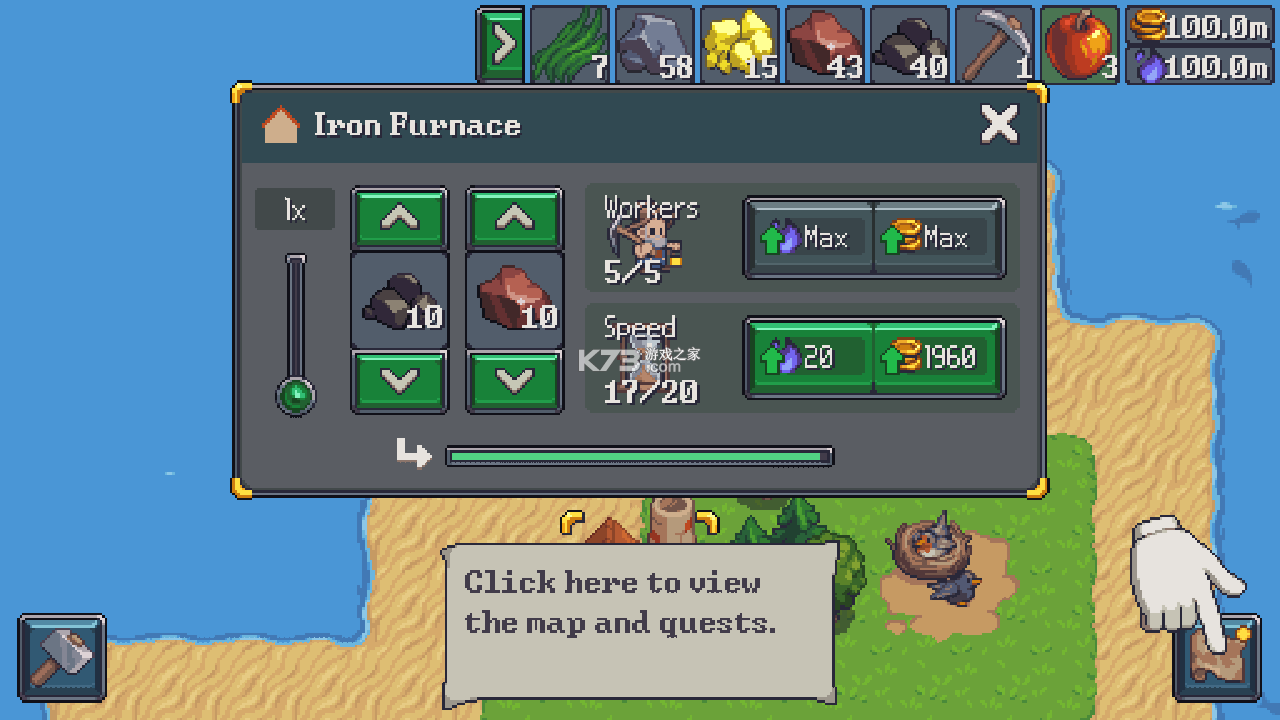
Task: Increase the coal input amount
Action: coord(399,218)
